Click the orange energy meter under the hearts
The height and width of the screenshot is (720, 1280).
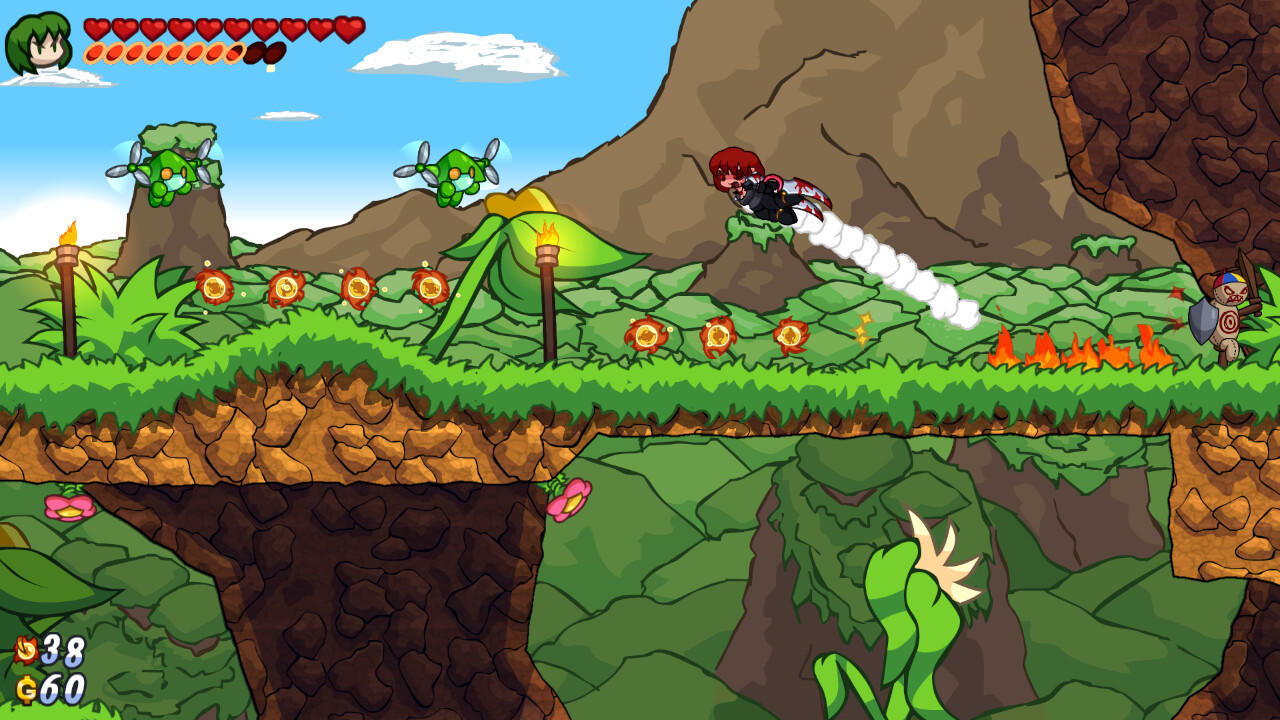coord(165,52)
